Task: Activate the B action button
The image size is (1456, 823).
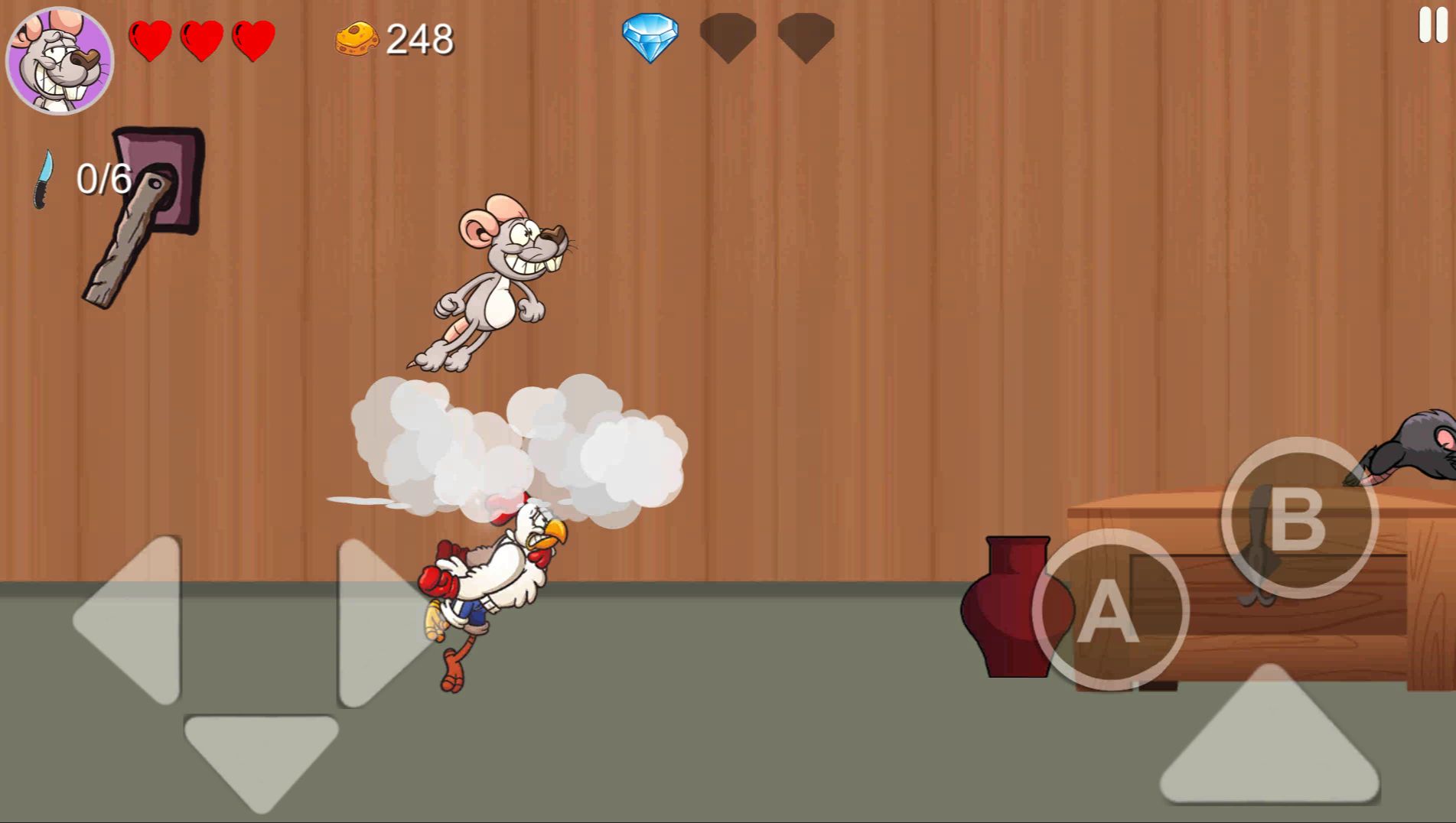Action: (x=1298, y=518)
